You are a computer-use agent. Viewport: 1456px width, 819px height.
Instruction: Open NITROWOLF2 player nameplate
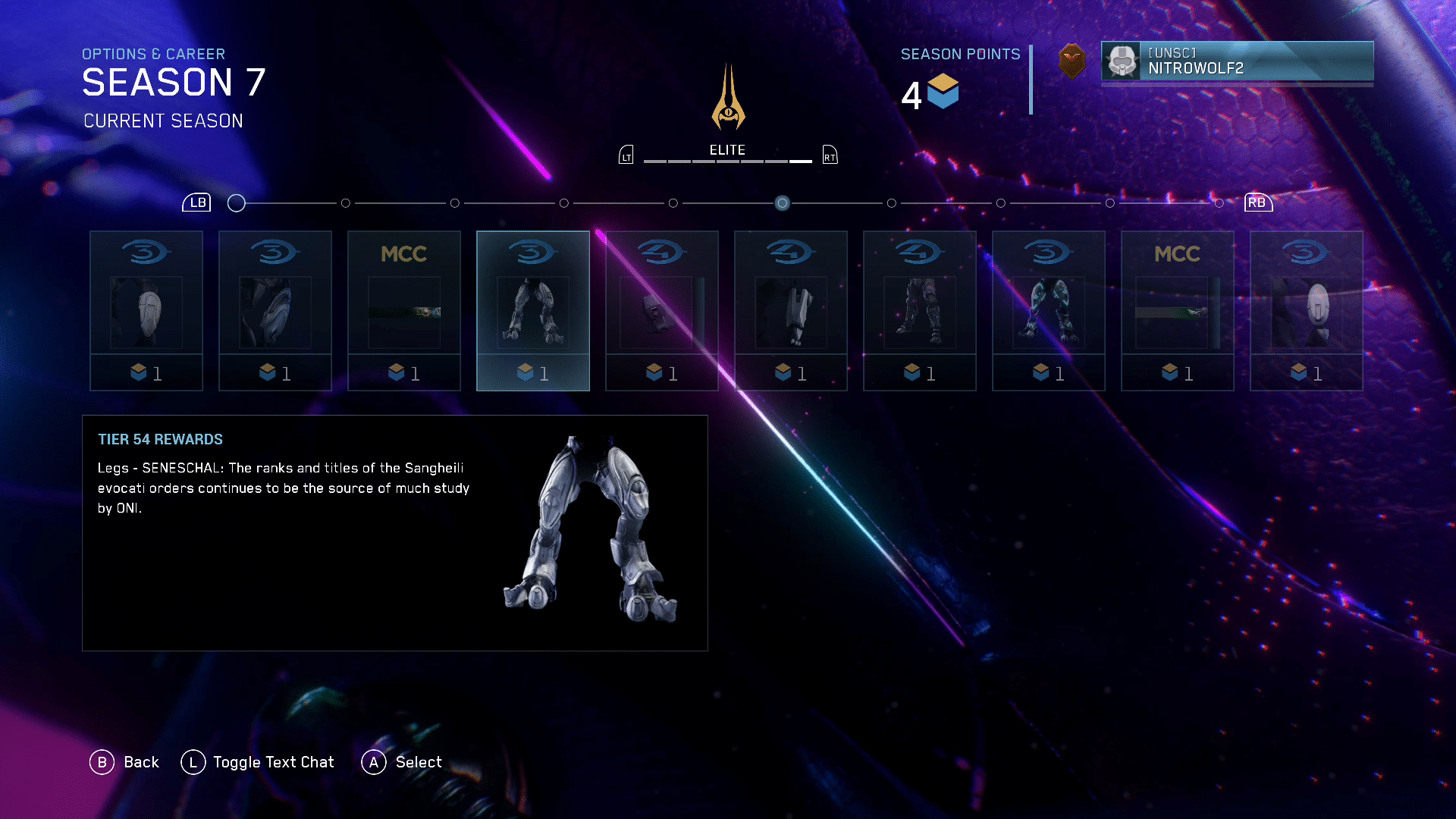pos(1237,61)
